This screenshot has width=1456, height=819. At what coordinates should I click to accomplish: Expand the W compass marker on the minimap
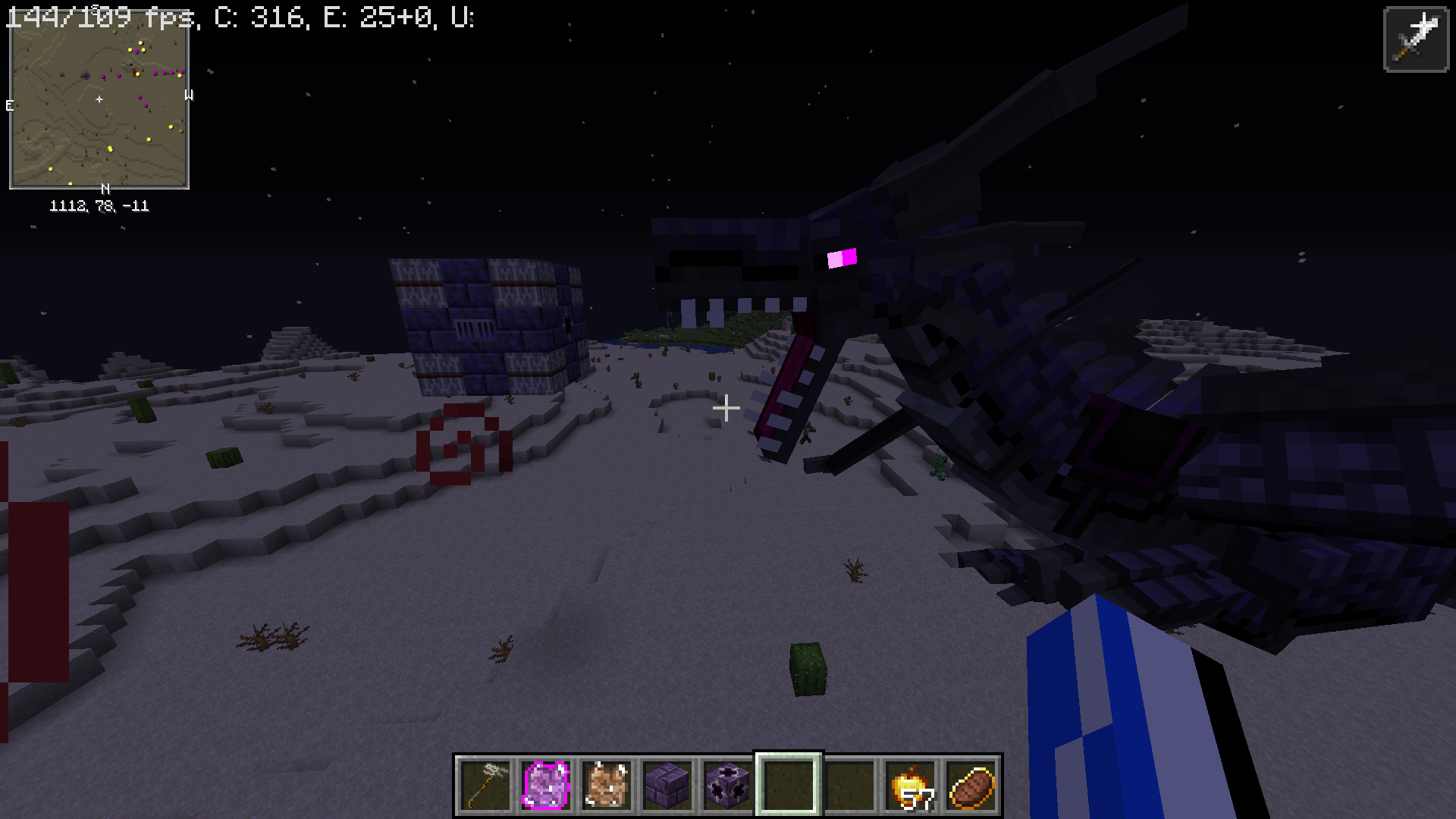coord(188,96)
